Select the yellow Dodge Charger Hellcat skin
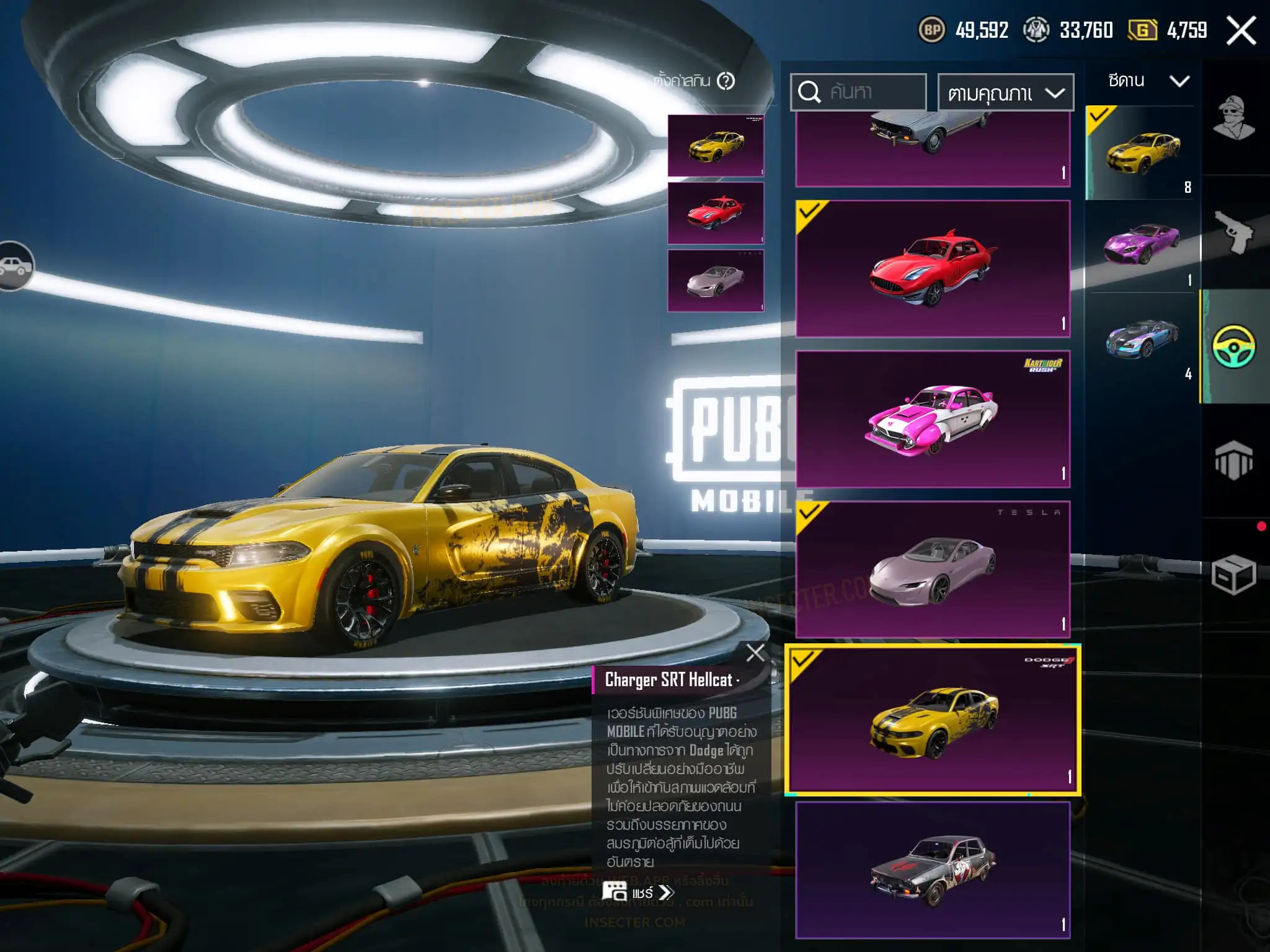Viewport: 1270px width, 952px height. pos(933,720)
